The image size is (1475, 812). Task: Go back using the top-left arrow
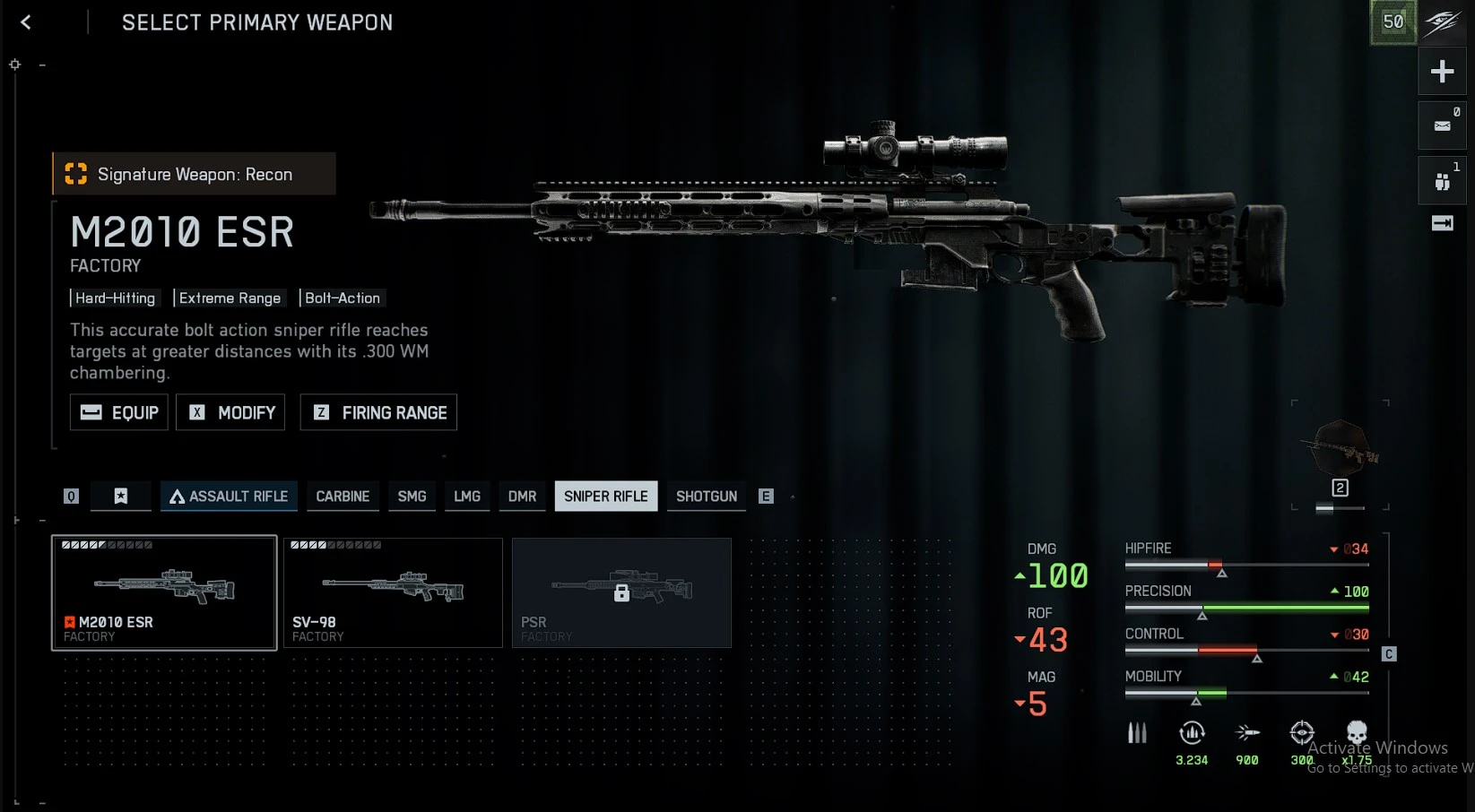pyautogui.click(x=26, y=22)
